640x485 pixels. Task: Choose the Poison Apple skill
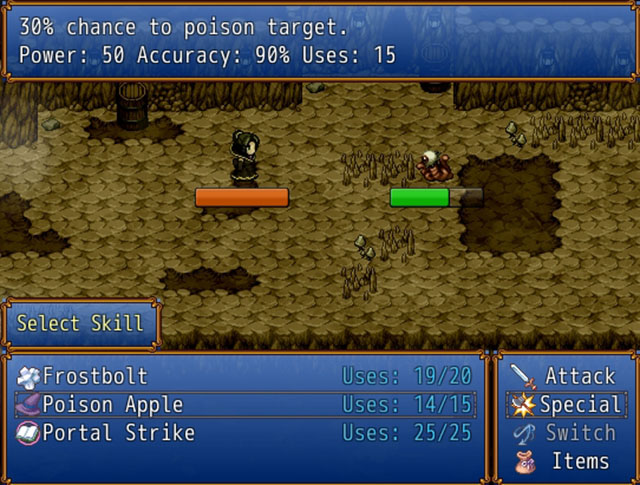[113, 405]
